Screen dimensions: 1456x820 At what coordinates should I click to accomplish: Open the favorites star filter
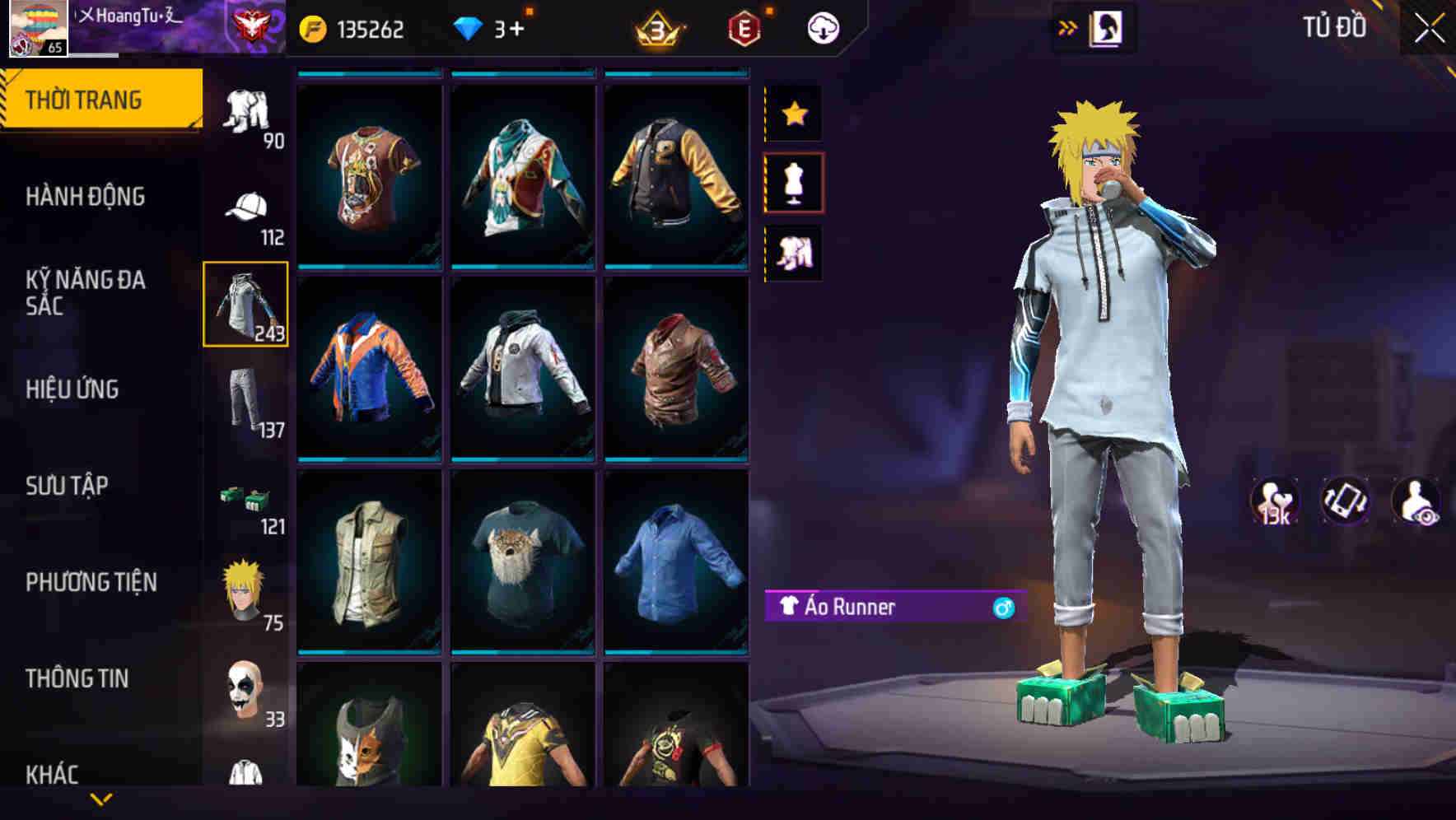(x=794, y=113)
